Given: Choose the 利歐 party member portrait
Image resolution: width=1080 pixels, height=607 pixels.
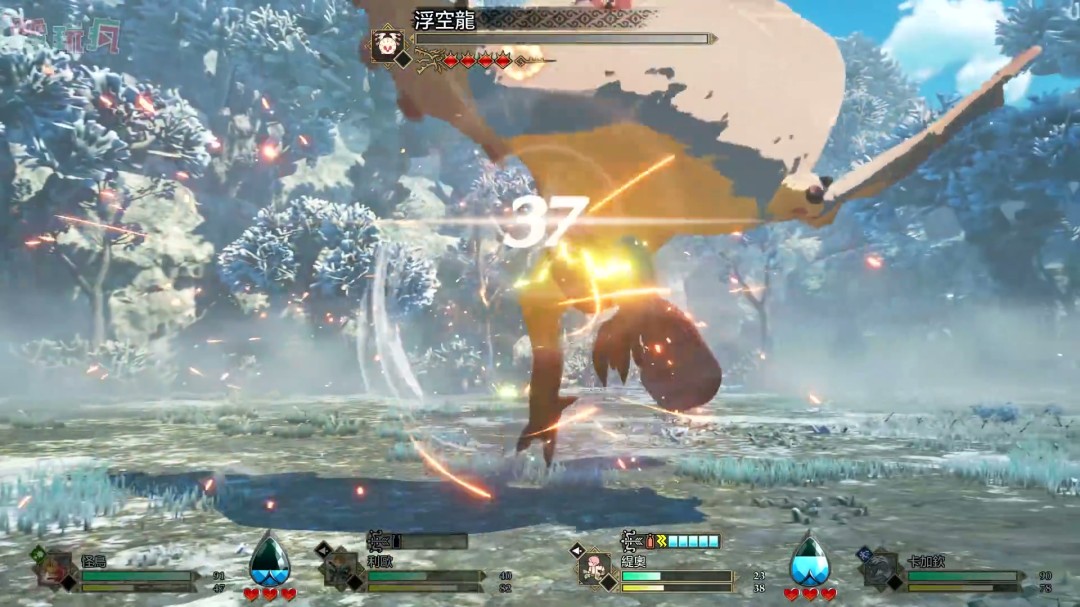Looking at the screenshot, I should [341, 570].
